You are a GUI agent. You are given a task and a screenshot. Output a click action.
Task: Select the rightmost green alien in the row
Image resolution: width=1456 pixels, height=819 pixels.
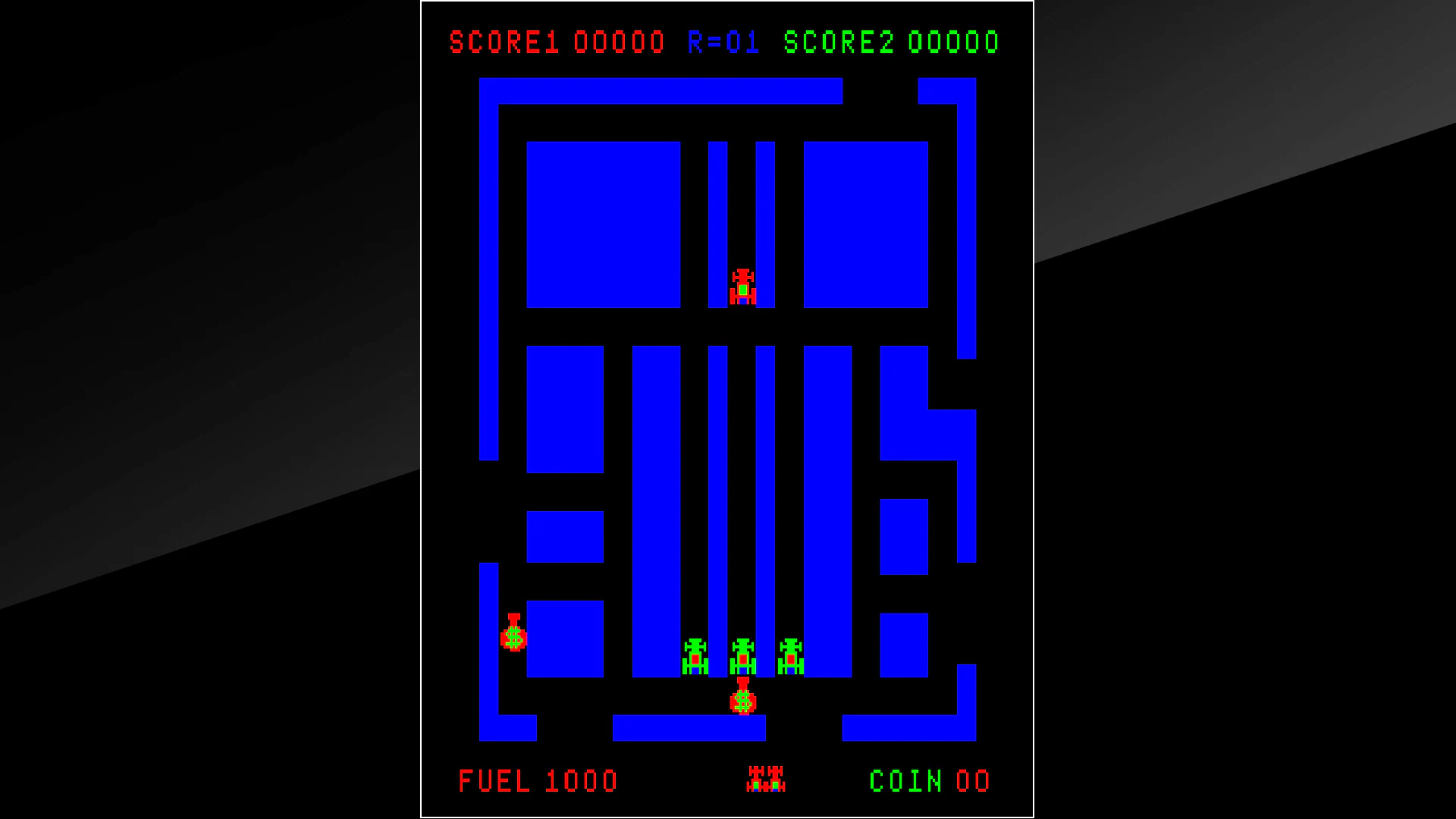tap(791, 656)
